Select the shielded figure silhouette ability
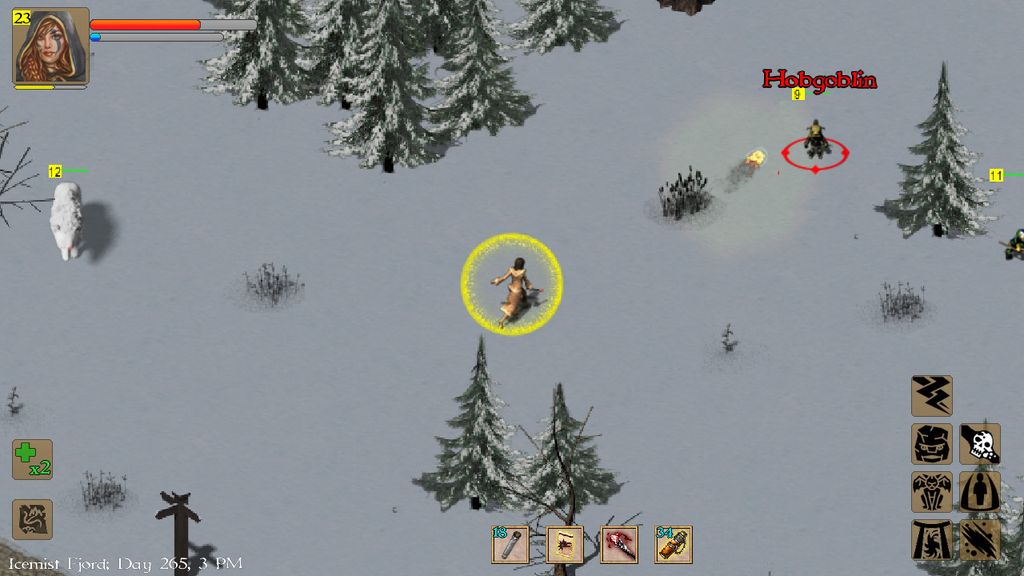Screen dimensions: 1024x576 980,492
